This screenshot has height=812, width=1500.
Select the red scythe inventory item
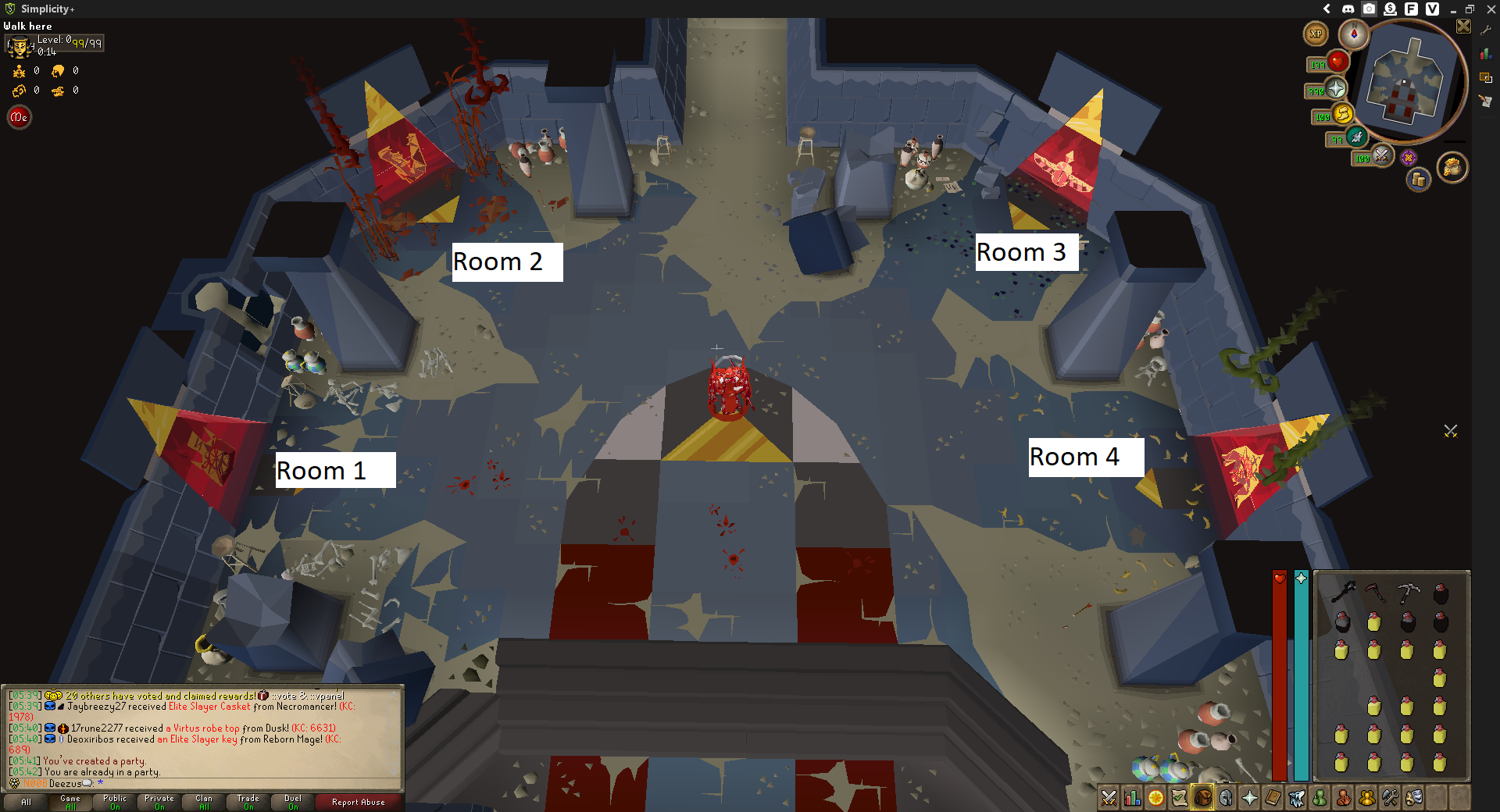(x=1375, y=593)
